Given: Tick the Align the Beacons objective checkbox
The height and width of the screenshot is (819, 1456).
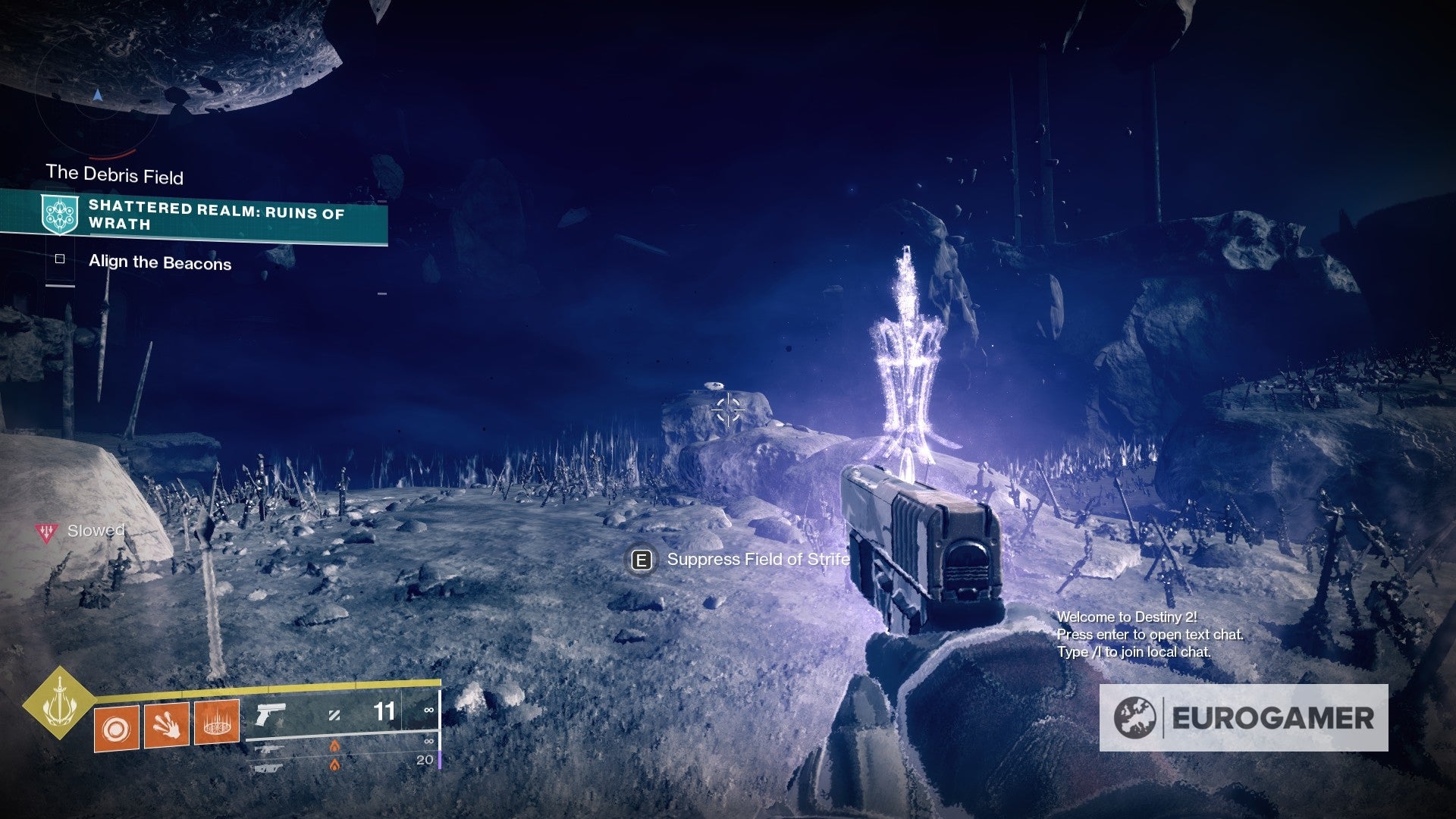Looking at the screenshot, I should [x=60, y=259].
